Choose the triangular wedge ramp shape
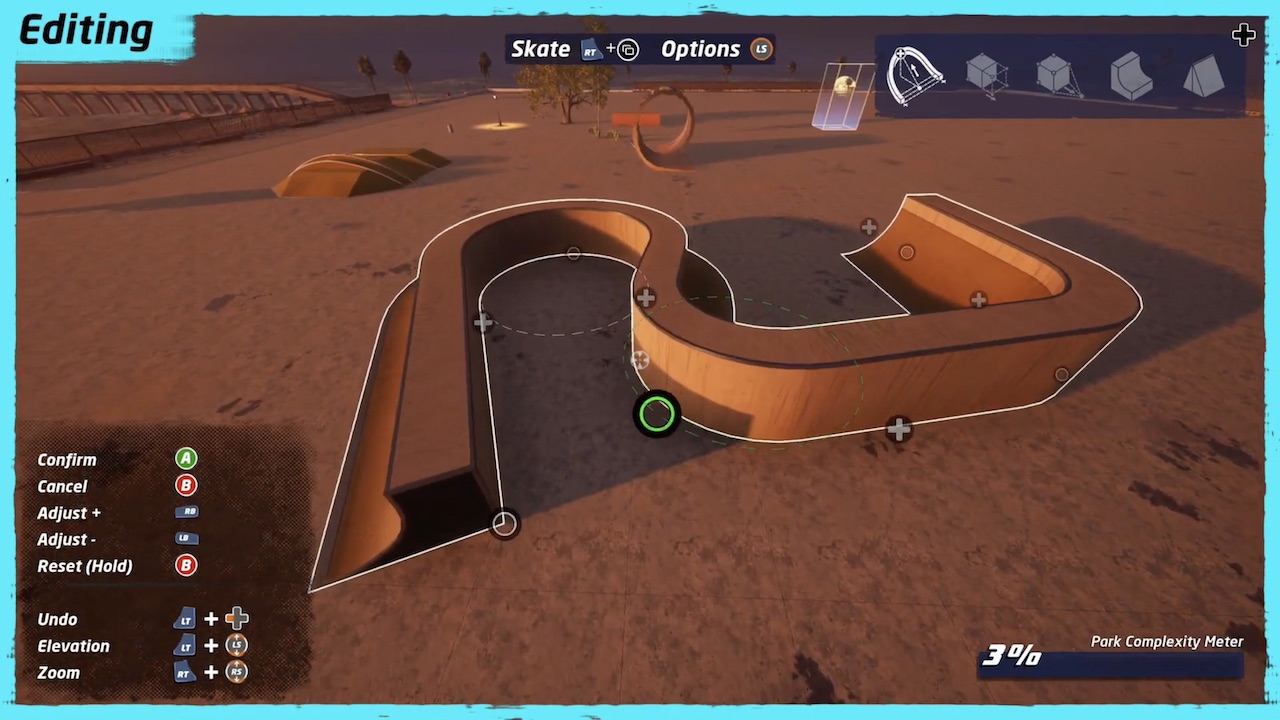Viewport: 1280px width, 720px height. pos(1203,75)
